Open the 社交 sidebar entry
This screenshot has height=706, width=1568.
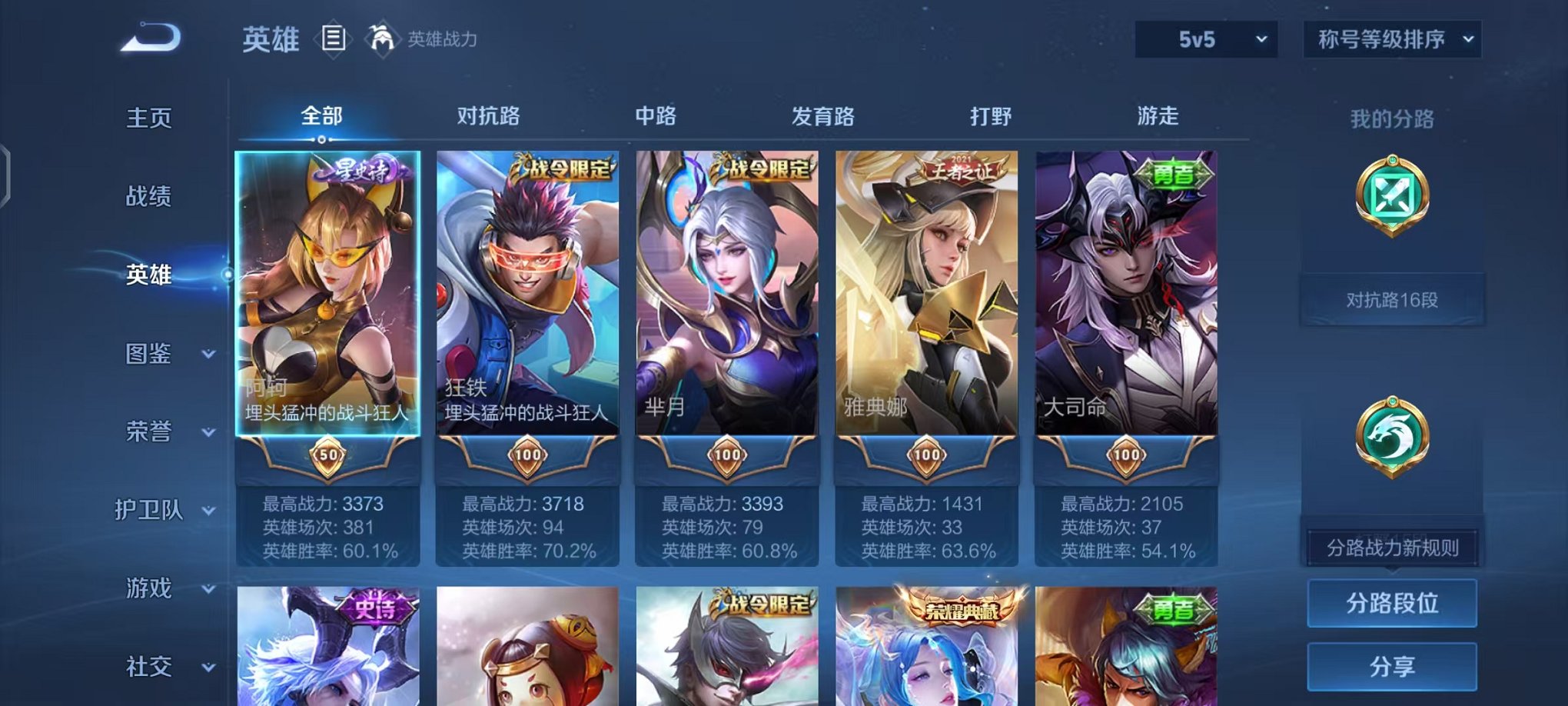click(x=150, y=666)
